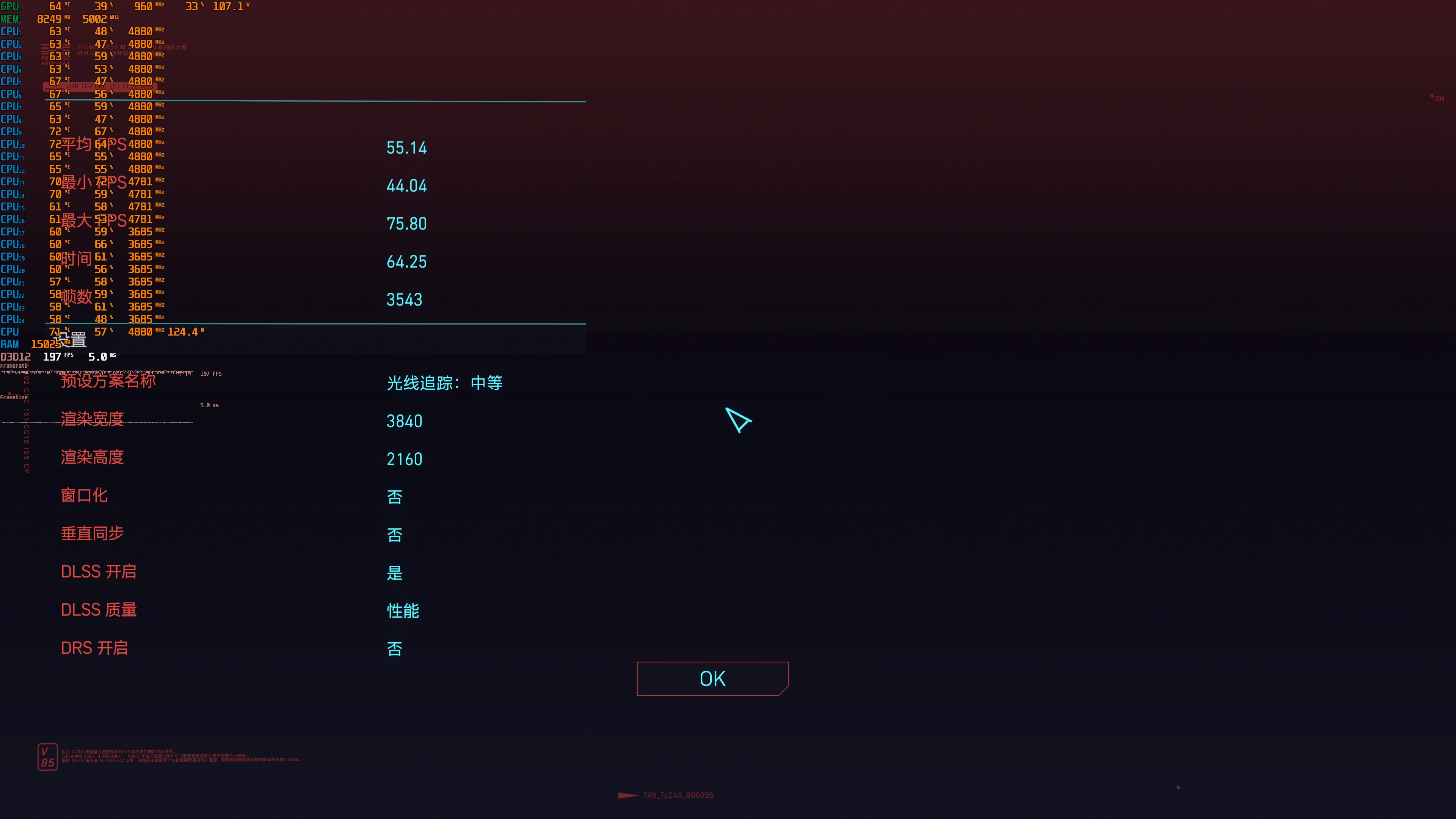Click the MEM1 memory readout label
Viewport: 1456px width, 819px height.
click(x=11, y=18)
